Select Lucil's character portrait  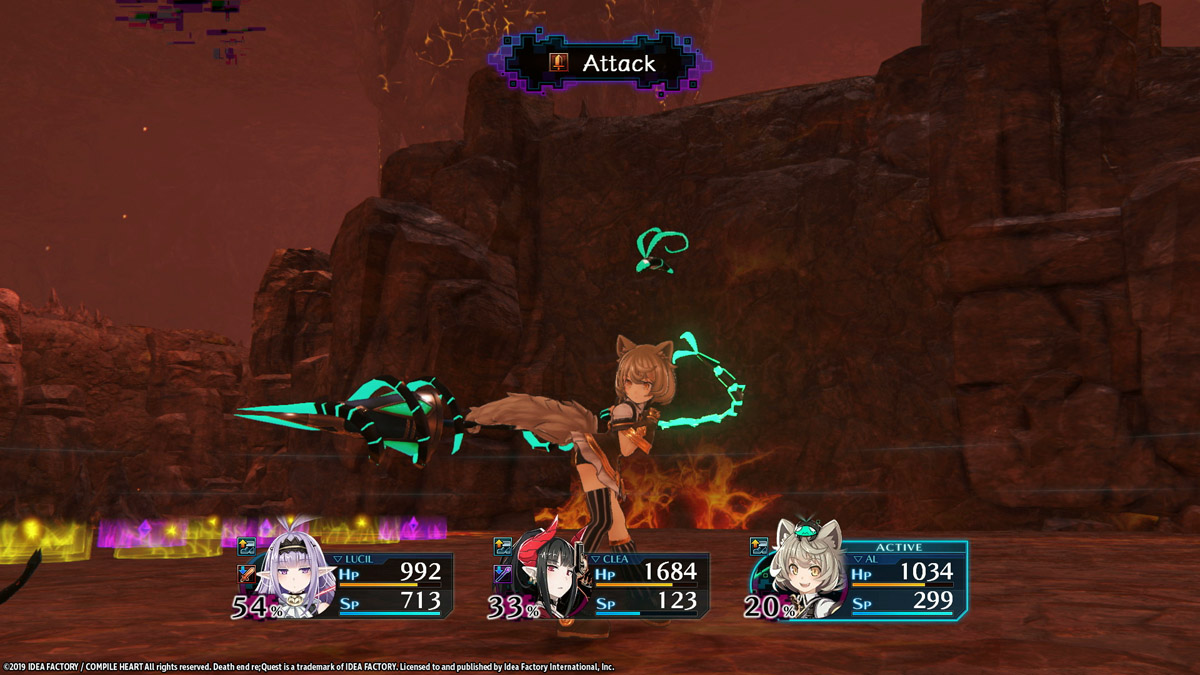point(292,578)
